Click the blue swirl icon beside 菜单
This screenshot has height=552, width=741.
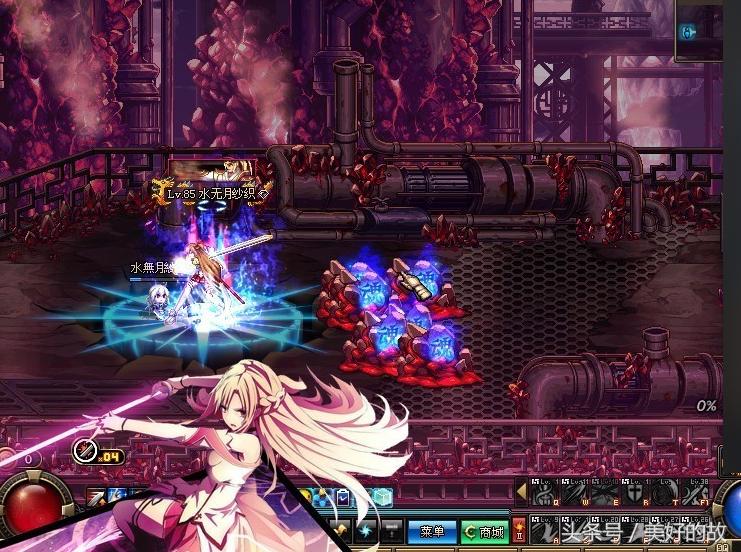click(366, 530)
